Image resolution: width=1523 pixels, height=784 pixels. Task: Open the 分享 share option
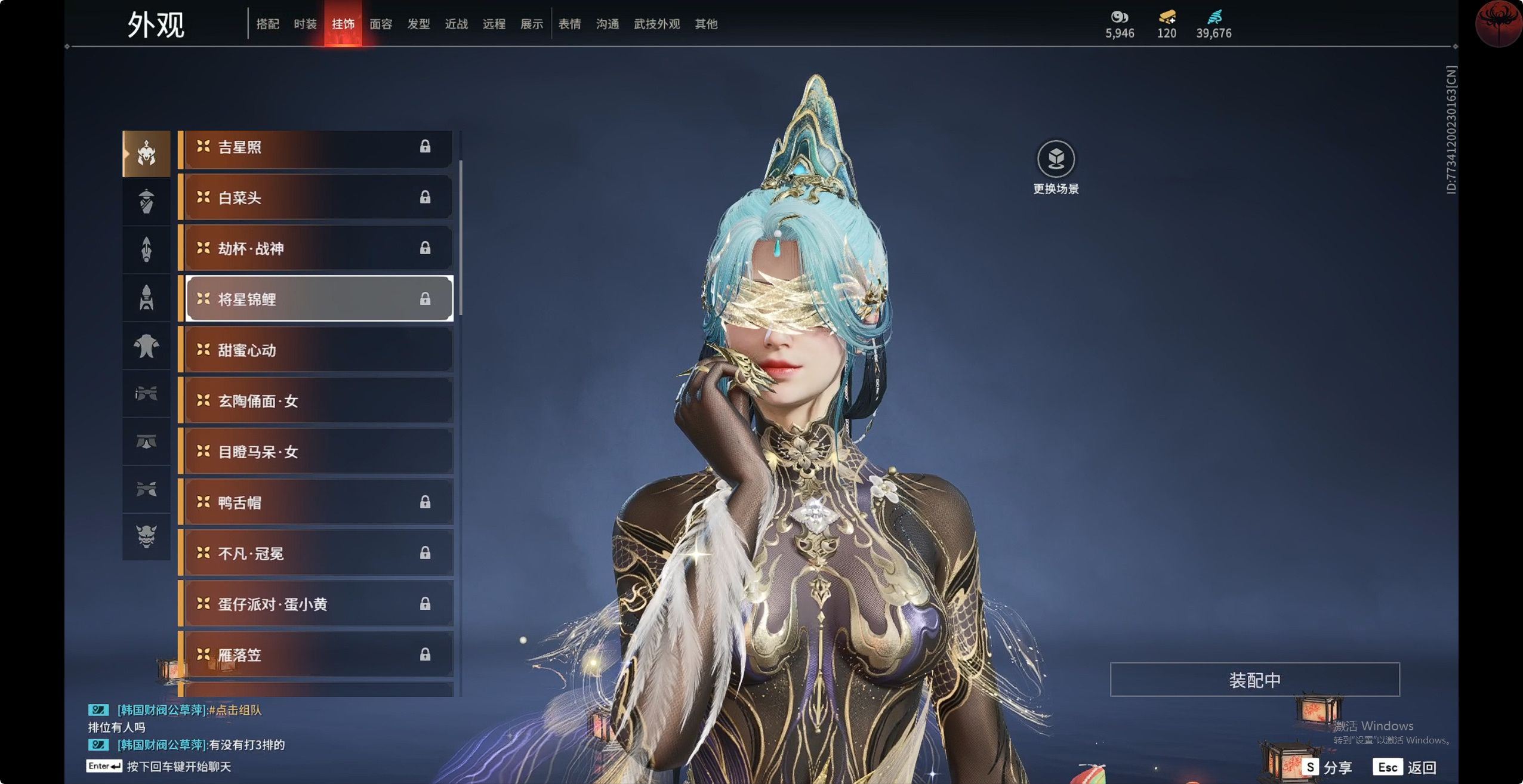click(x=1327, y=767)
